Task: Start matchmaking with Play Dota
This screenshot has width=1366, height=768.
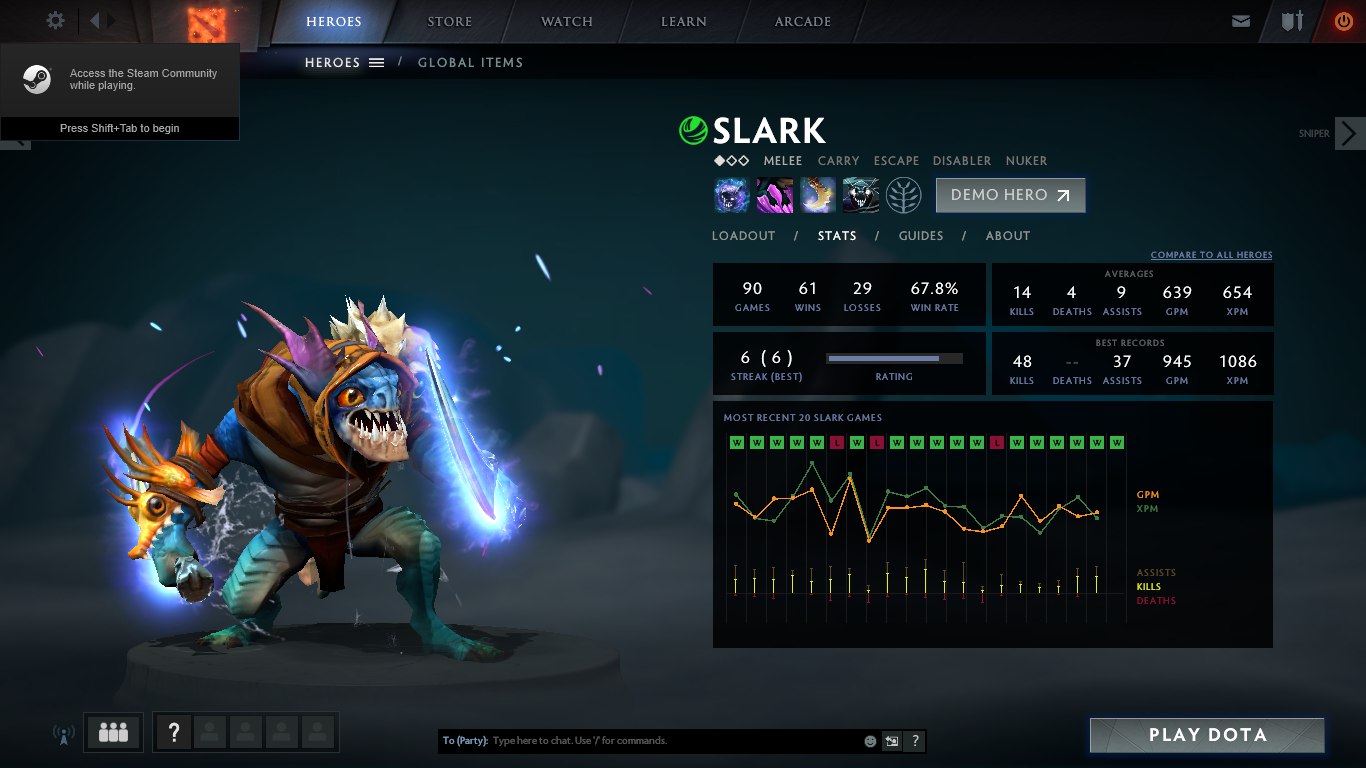Action: (x=1207, y=735)
